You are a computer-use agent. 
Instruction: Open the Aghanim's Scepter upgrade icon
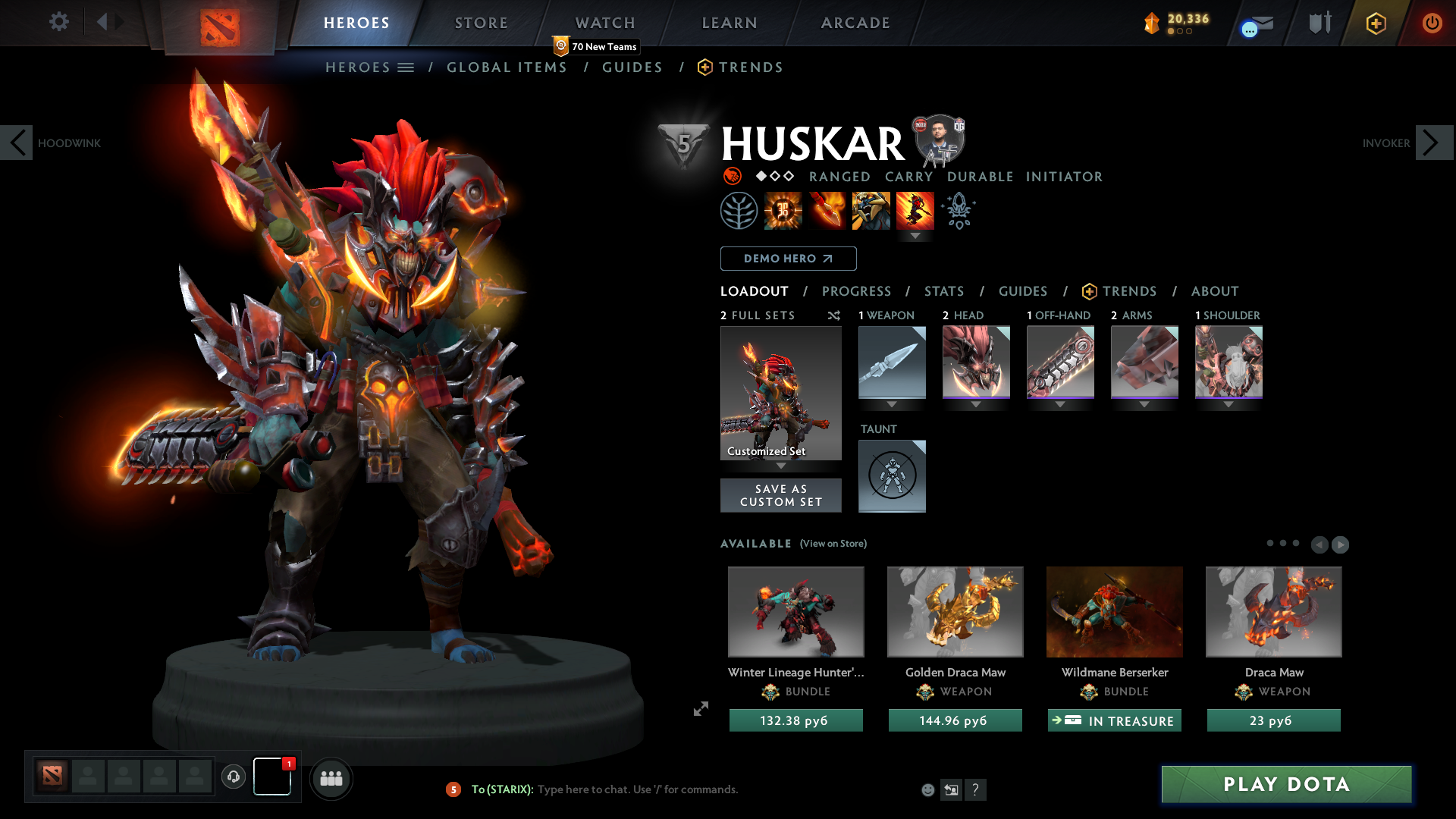pos(959,210)
